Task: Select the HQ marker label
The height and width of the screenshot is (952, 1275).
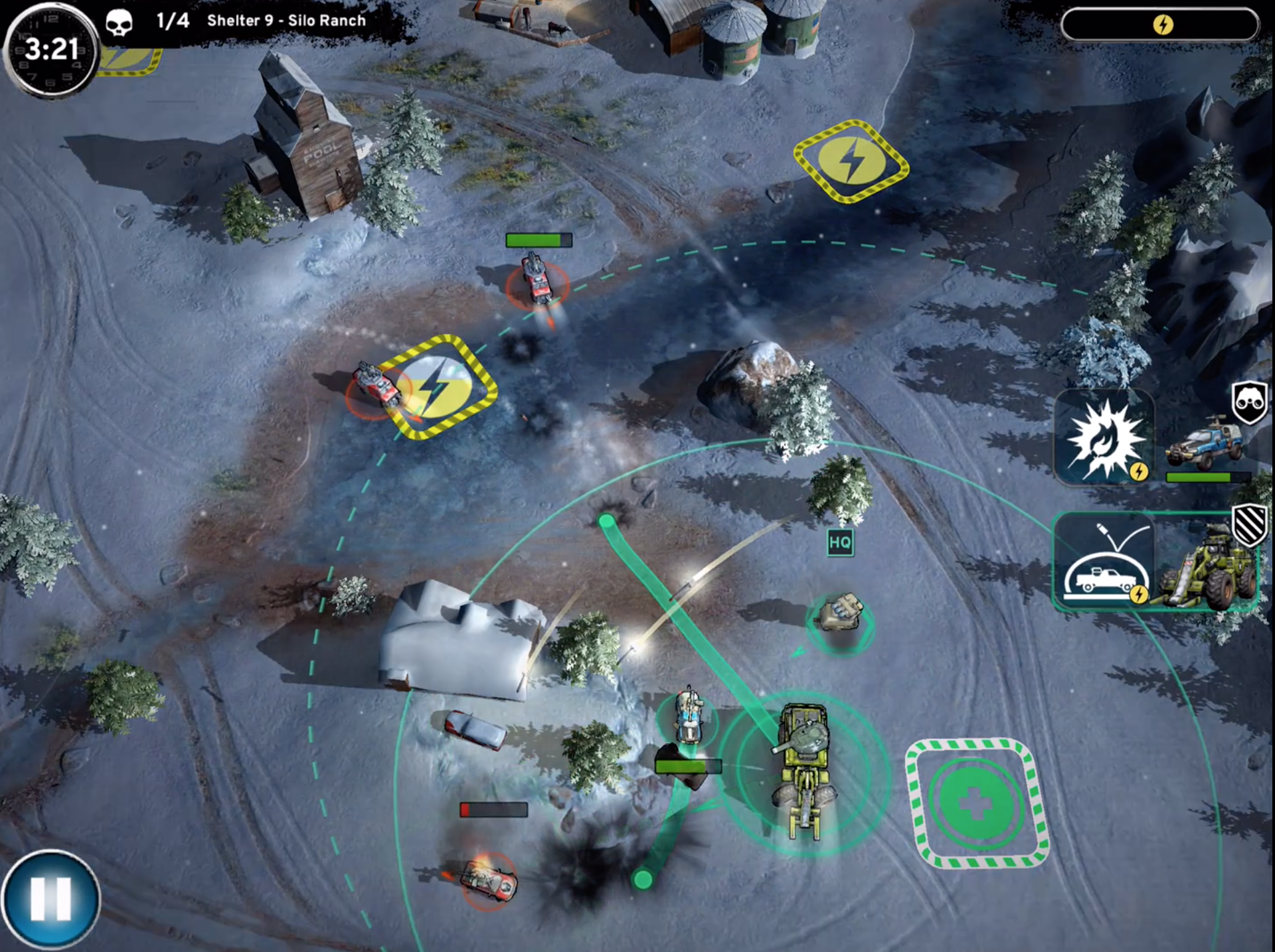Action: tap(840, 542)
